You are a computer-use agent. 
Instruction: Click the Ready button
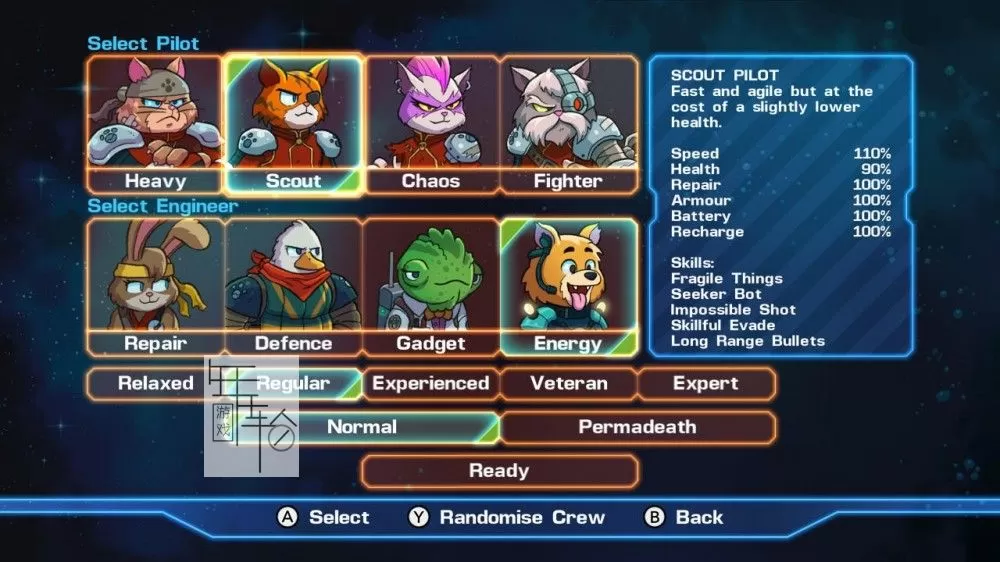pos(499,471)
